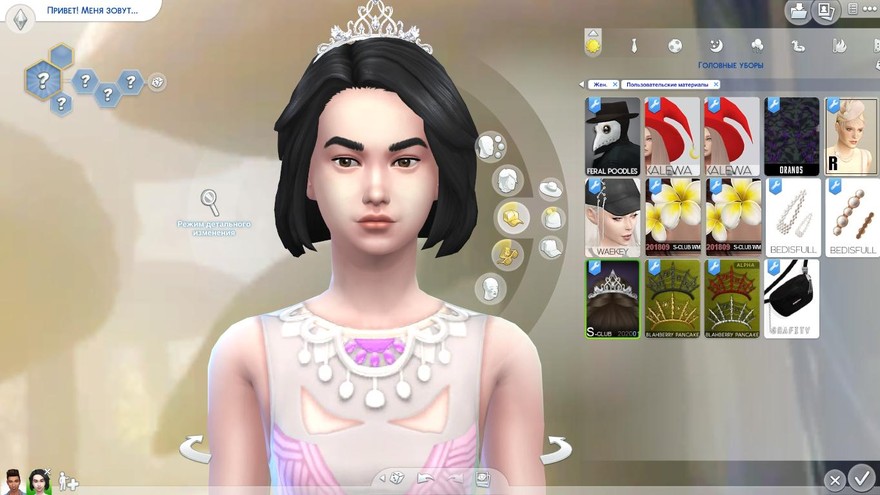Add a new Sim to the household
Viewport: 880px width, 495px height.
point(68,481)
